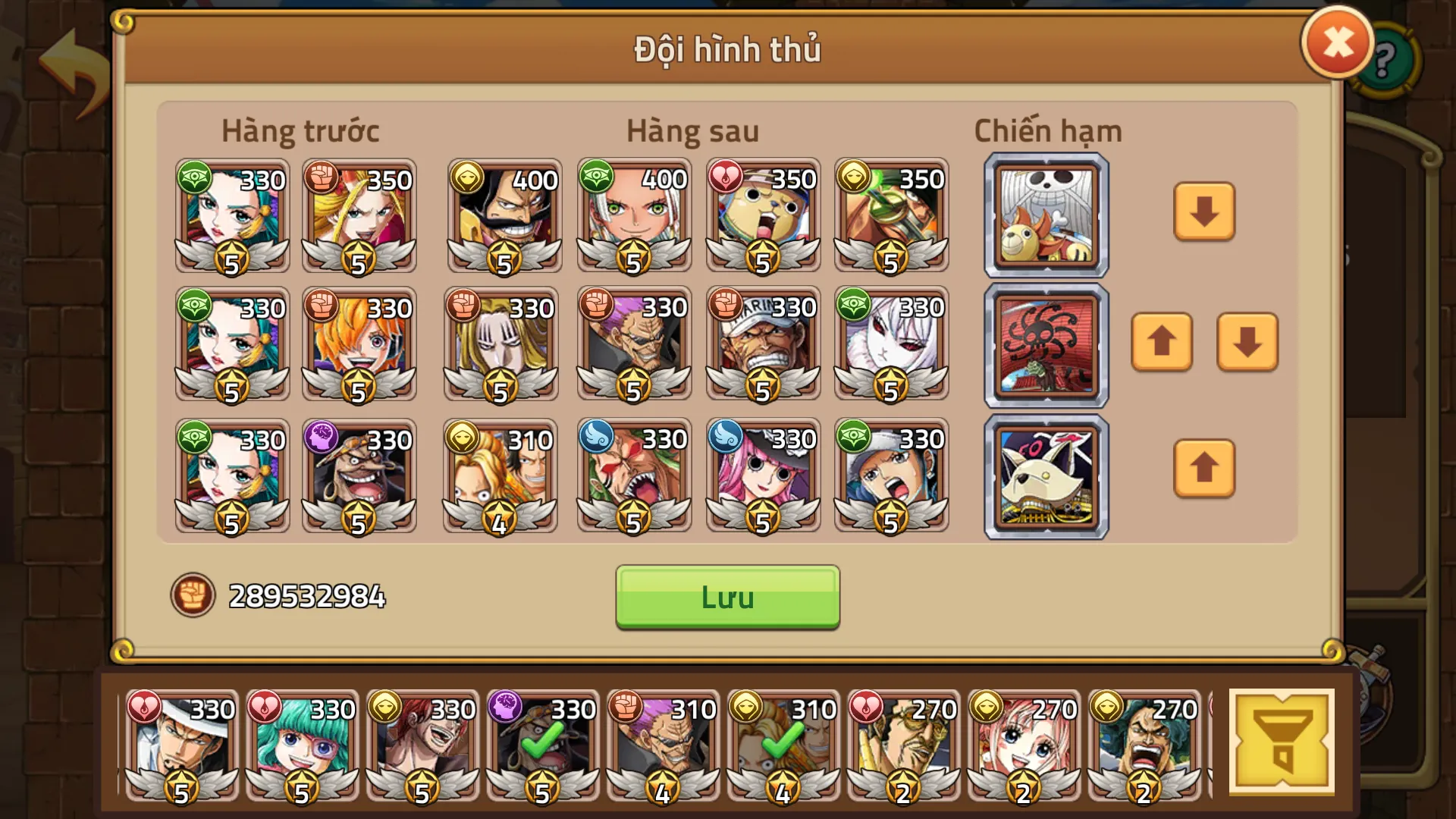
Task: Select Gol D. Roger's 400-power portrait
Action: point(503,218)
